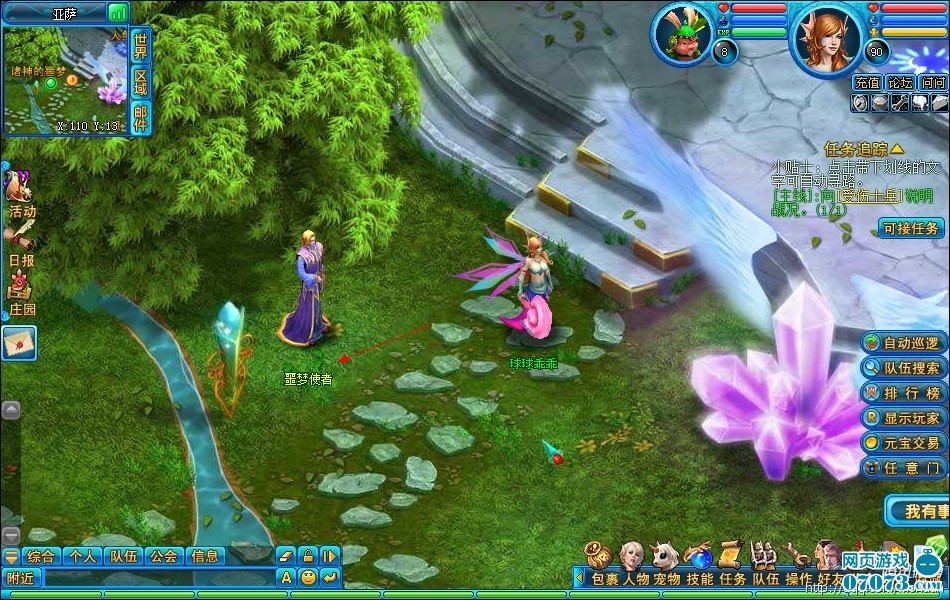
Task: Toggle 自动巡逻 auto patrol
Action: pyautogui.click(x=903, y=343)
